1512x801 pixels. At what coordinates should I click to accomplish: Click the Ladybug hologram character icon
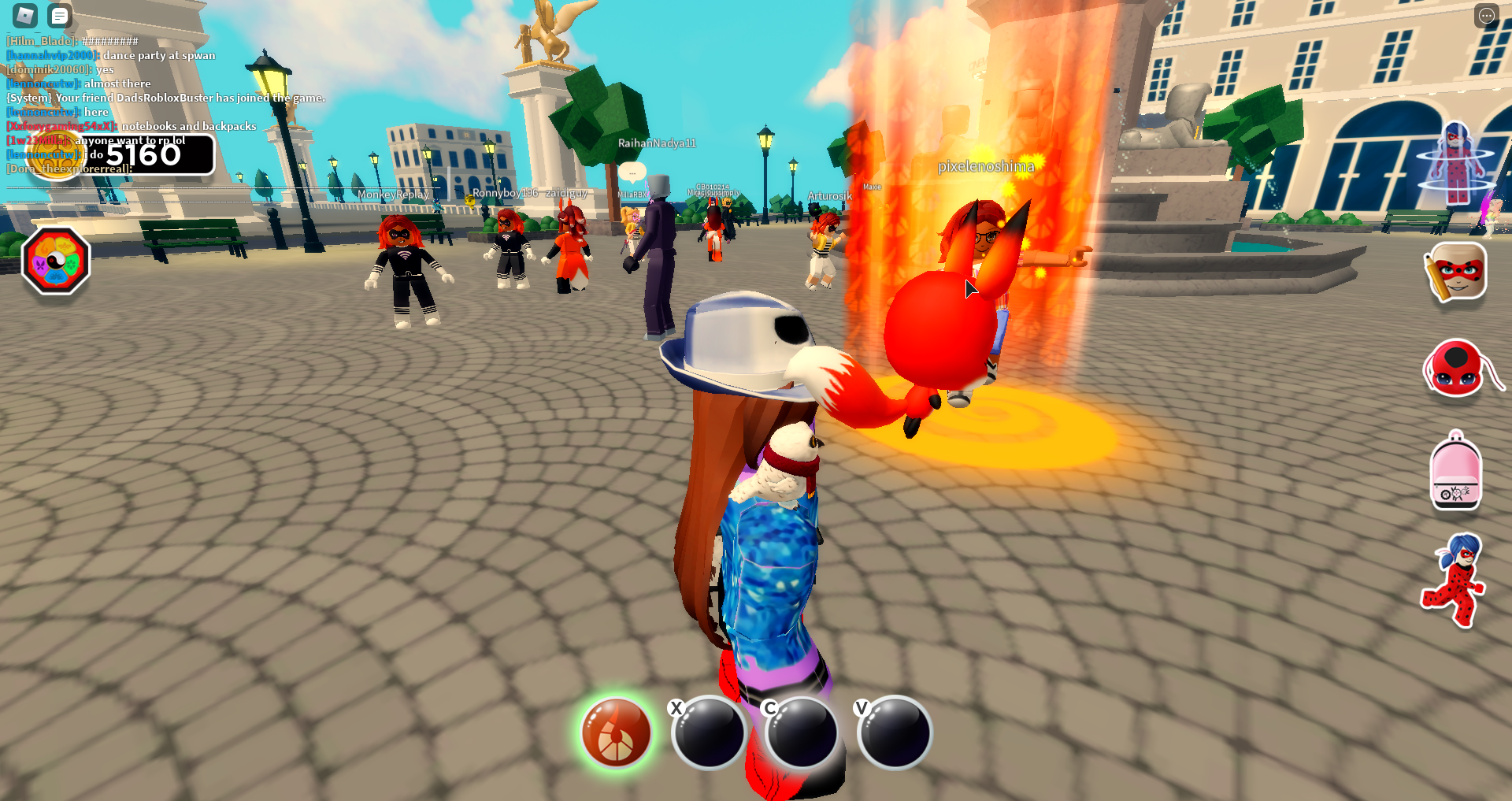click(1456, 164)
